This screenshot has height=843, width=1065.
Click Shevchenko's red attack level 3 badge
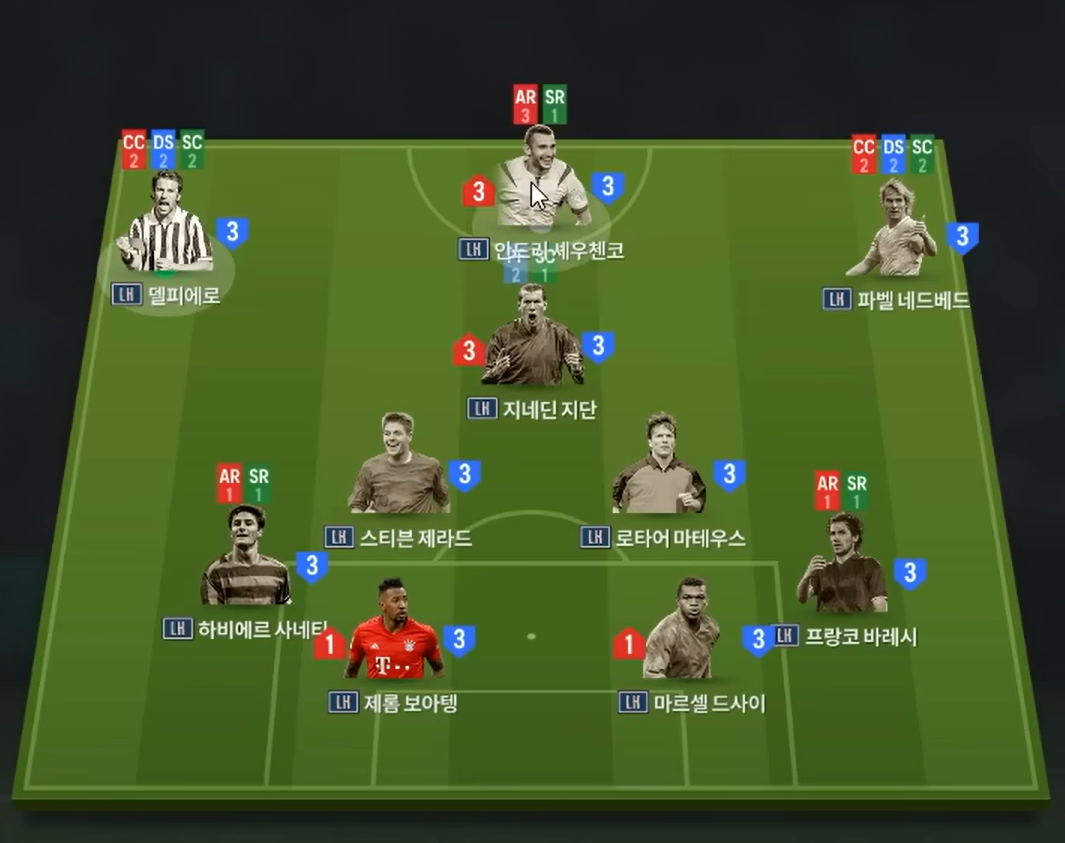tap(478, 191)
